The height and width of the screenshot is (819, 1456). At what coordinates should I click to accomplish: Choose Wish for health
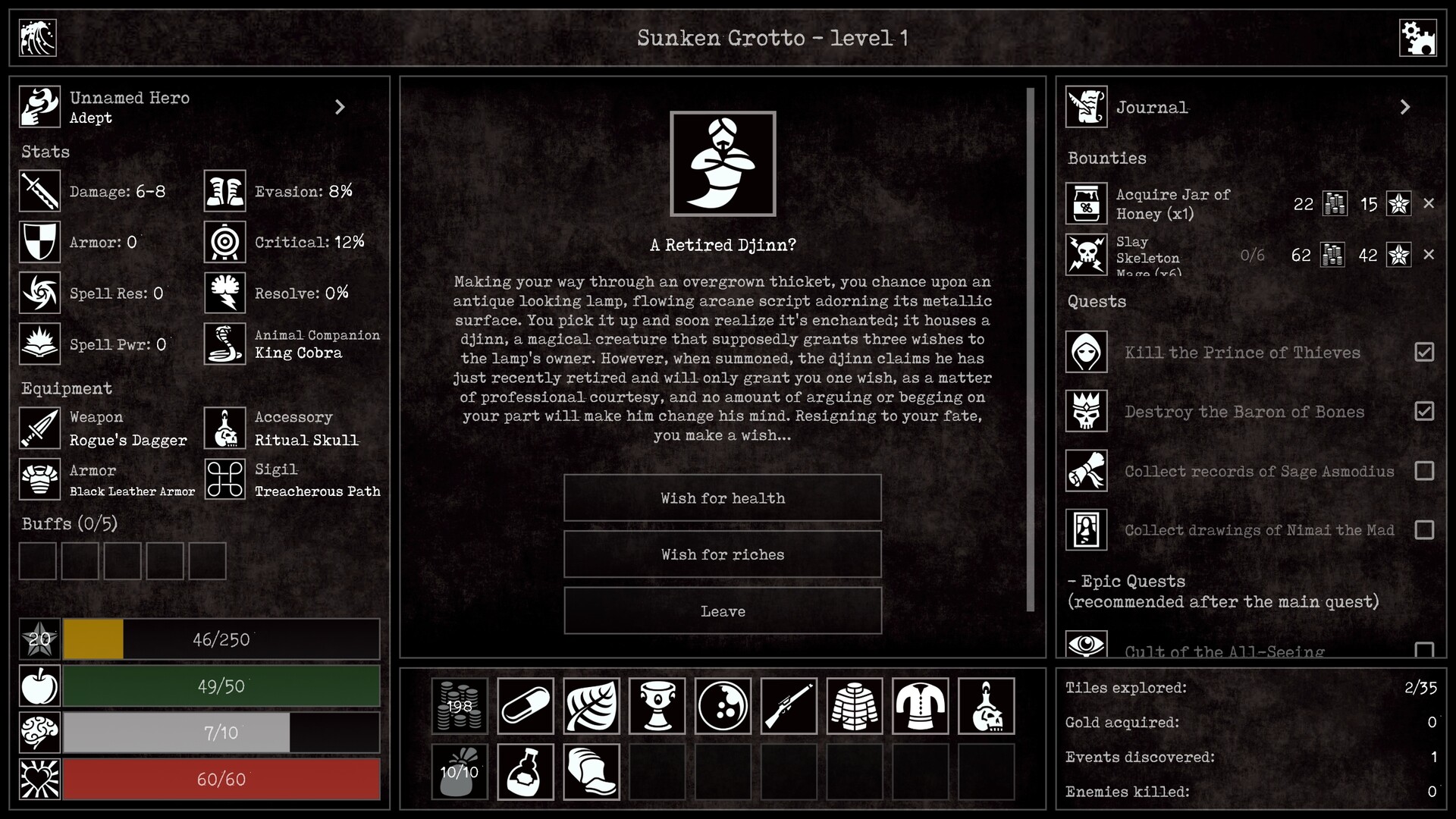[x=722, y=498]
